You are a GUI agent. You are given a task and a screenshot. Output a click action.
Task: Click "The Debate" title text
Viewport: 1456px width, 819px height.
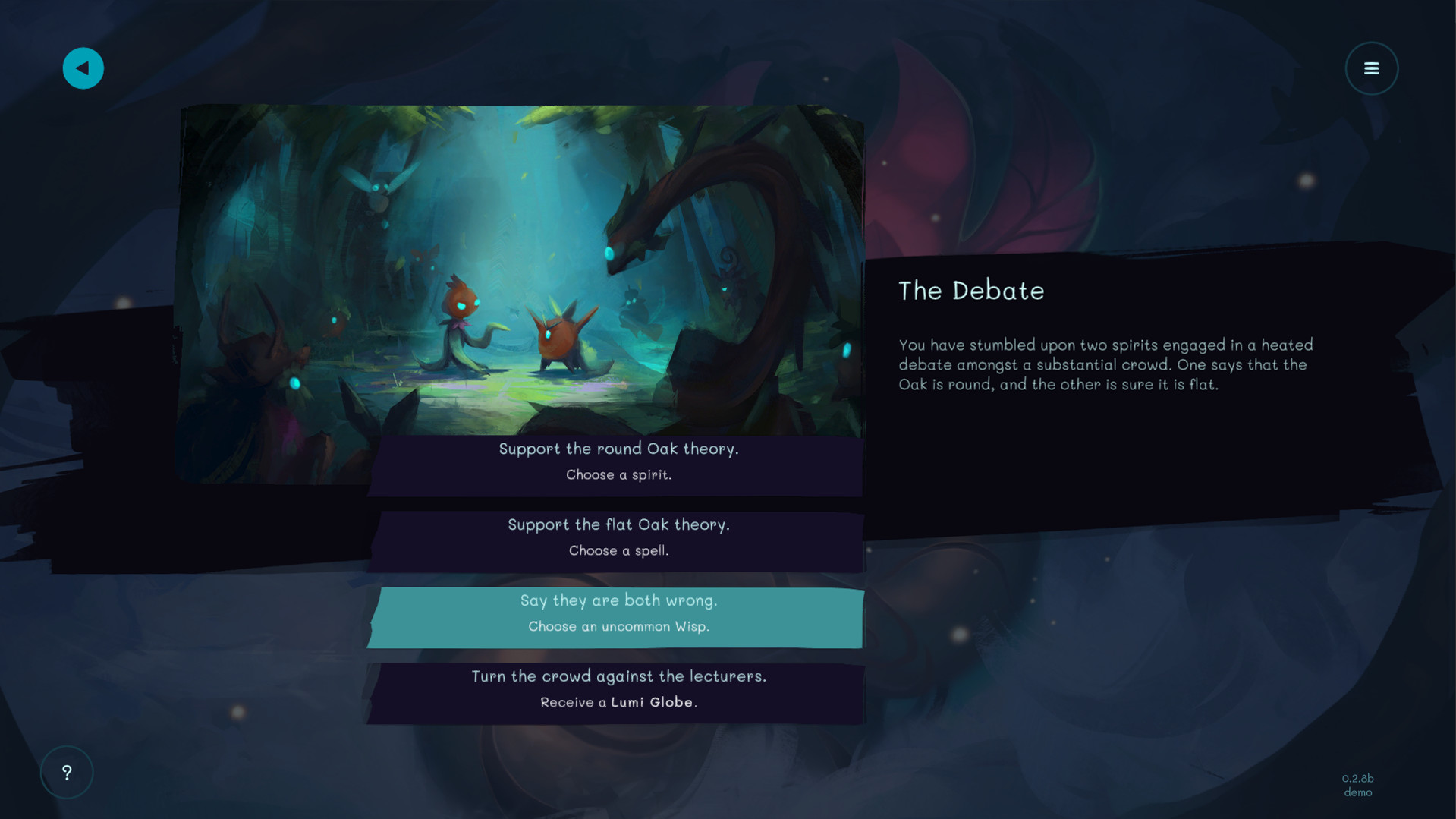pos(971,291)
